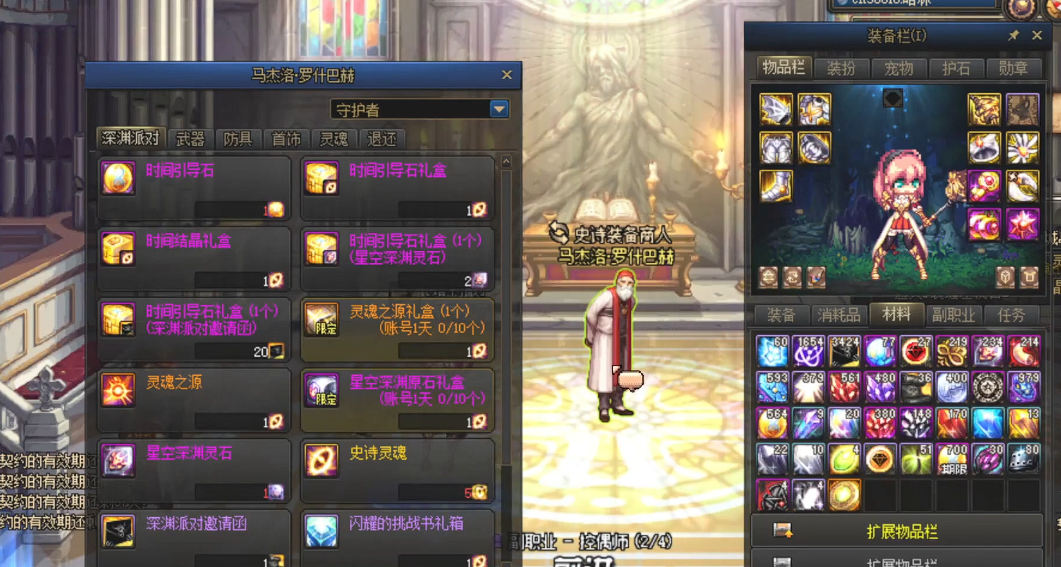This screenshot has height=567, width=1061.
Task: Switch to the 防具 shop tab
Action: pos(238,139)
